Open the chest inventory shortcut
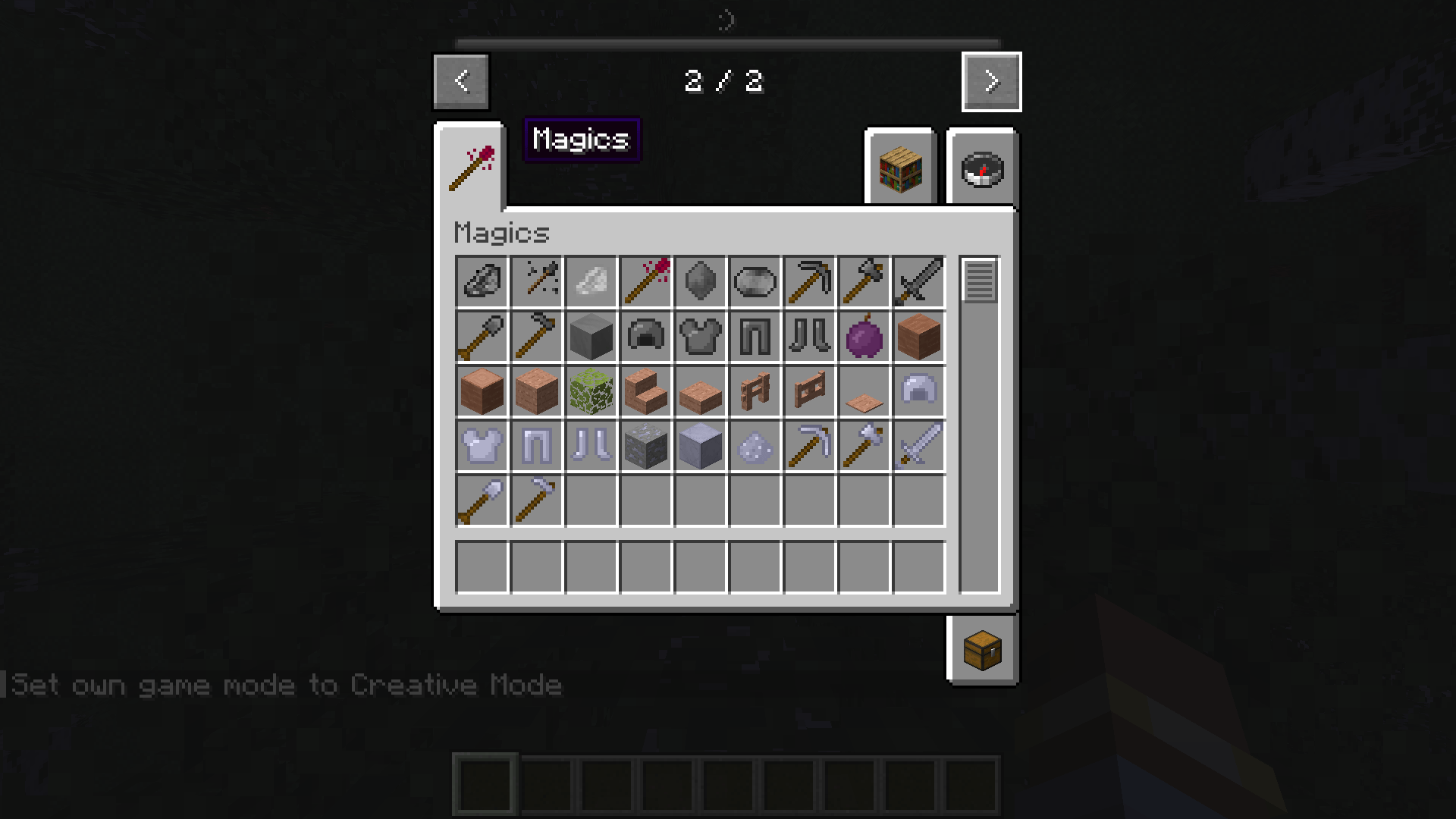This screenshot has height=819, width=1456. [x=982, y=650]
